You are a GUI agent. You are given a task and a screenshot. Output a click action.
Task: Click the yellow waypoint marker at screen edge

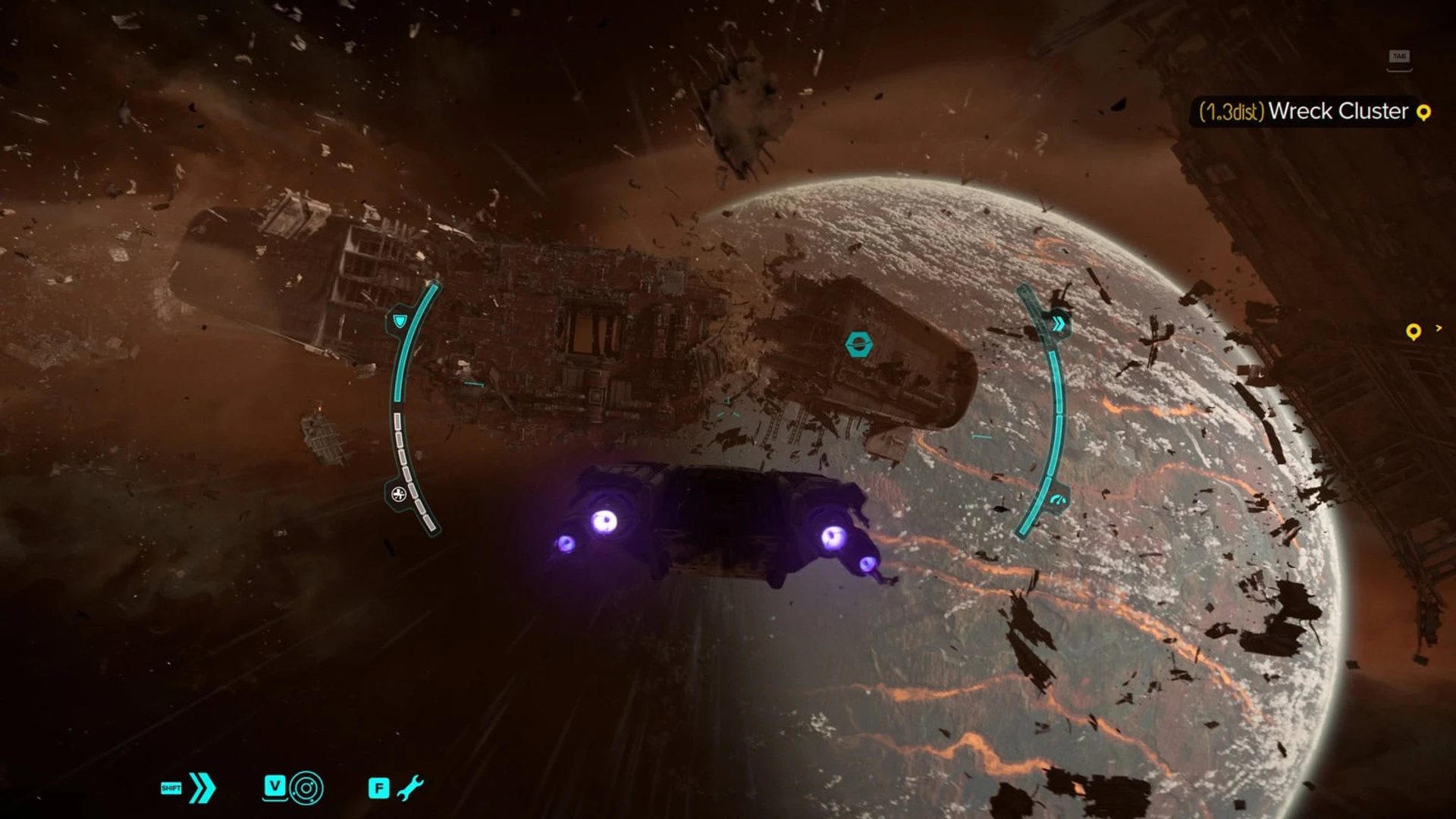[x=1413, y=331]
